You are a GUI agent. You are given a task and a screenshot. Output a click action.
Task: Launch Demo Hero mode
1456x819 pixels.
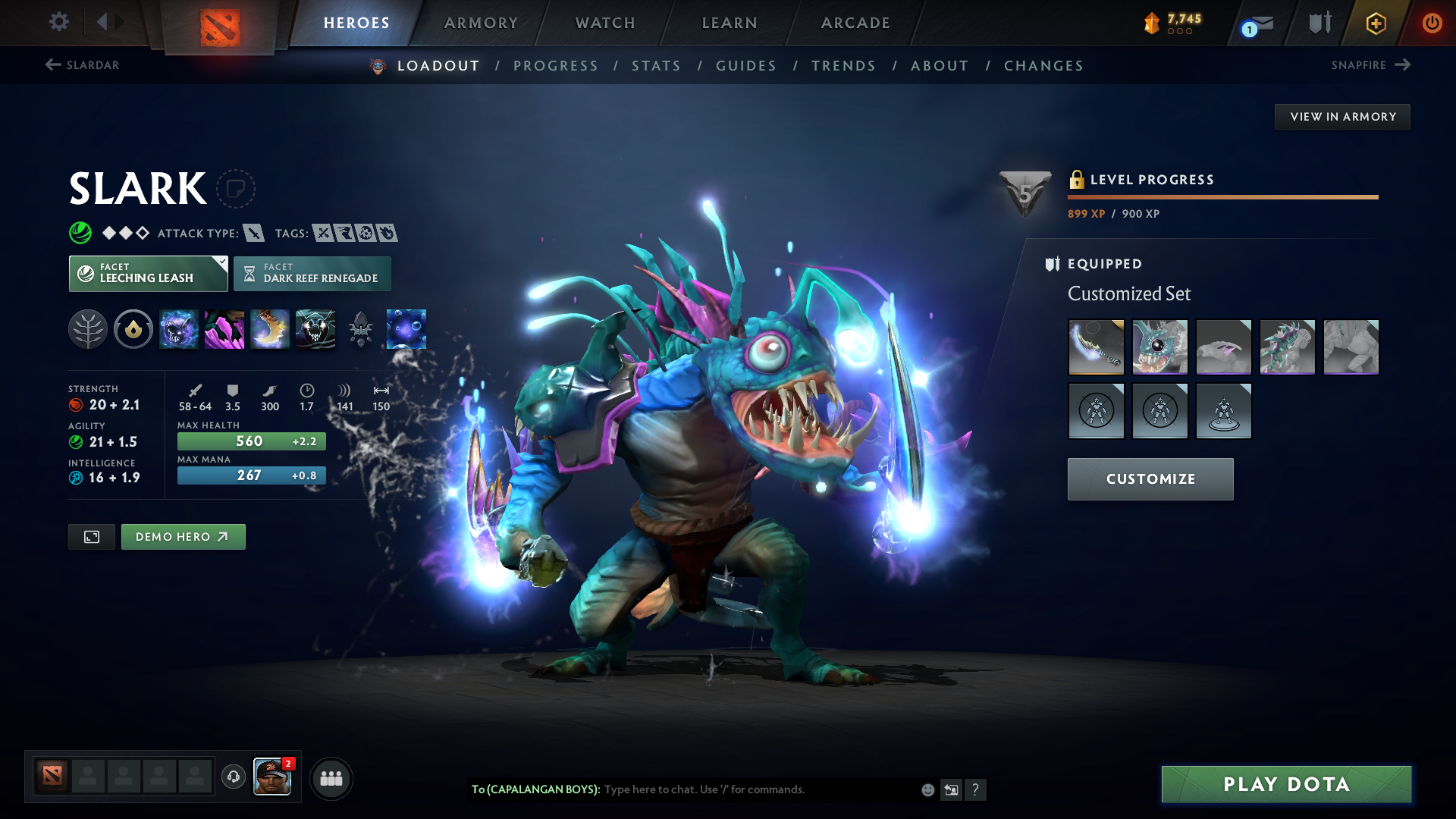(x=183, y=537)
